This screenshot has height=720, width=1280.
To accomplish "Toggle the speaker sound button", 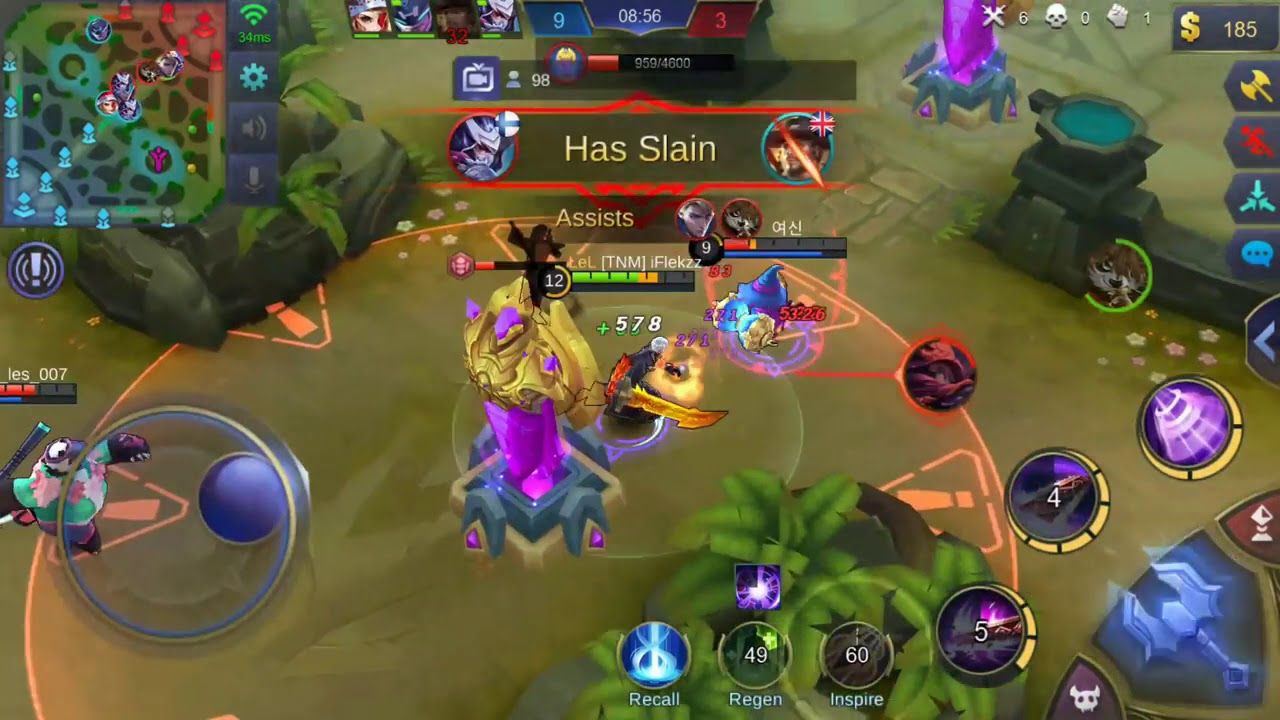I will (254, 128).
